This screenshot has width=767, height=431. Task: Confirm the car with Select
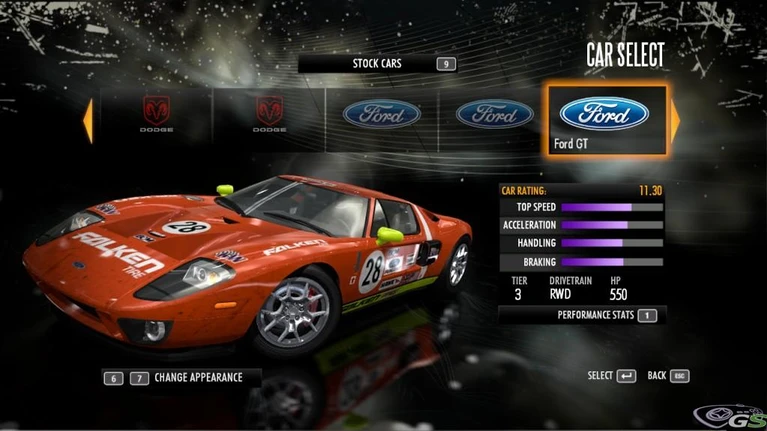point(611,376)
